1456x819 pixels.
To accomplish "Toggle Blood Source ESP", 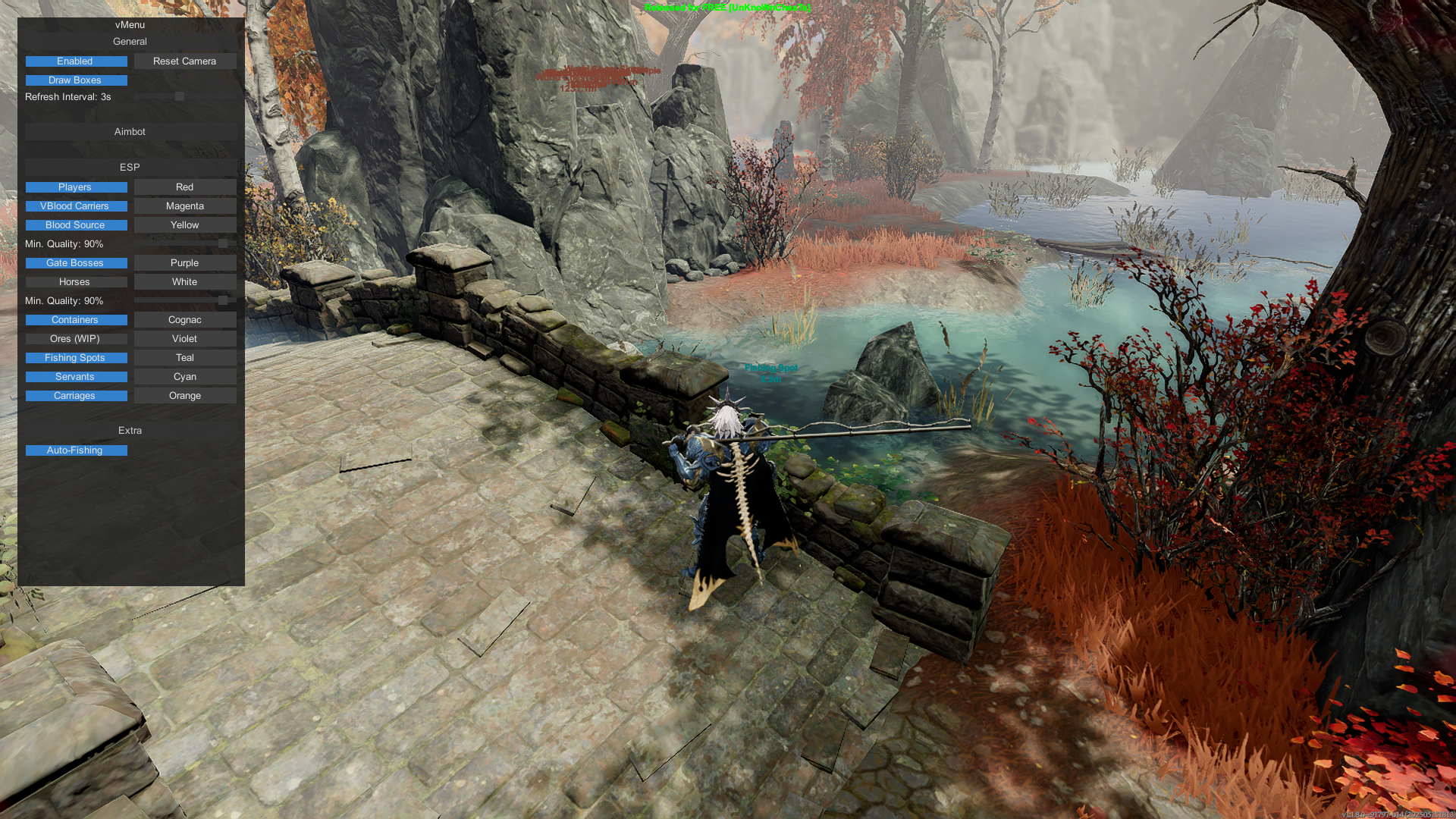I will [x=76, y=225].
